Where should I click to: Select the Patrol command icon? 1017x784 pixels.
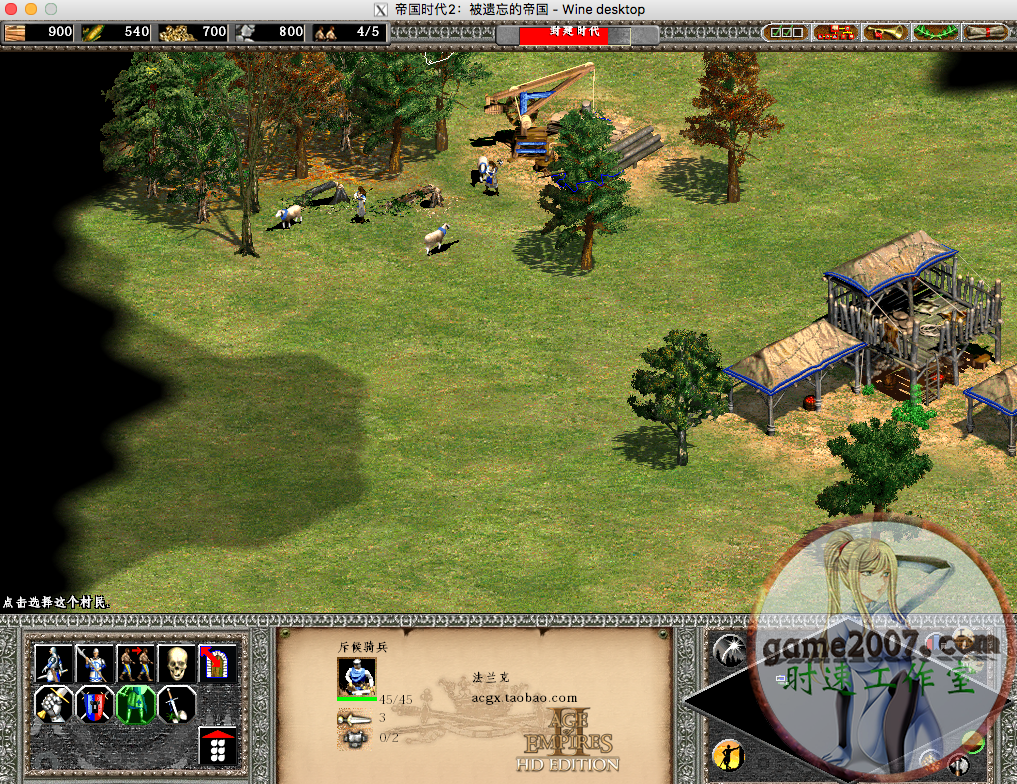tap(54, 663)
